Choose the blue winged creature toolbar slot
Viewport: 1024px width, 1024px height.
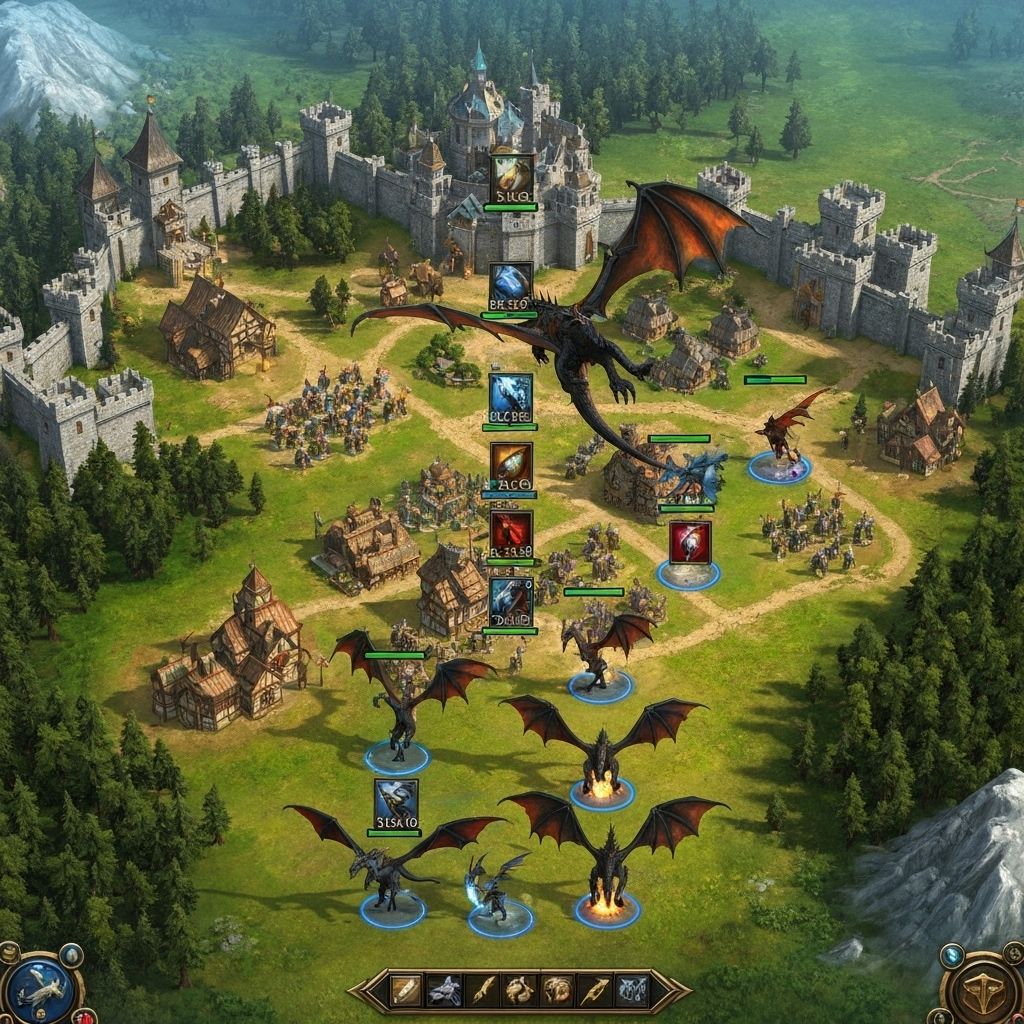click(445, 990)
